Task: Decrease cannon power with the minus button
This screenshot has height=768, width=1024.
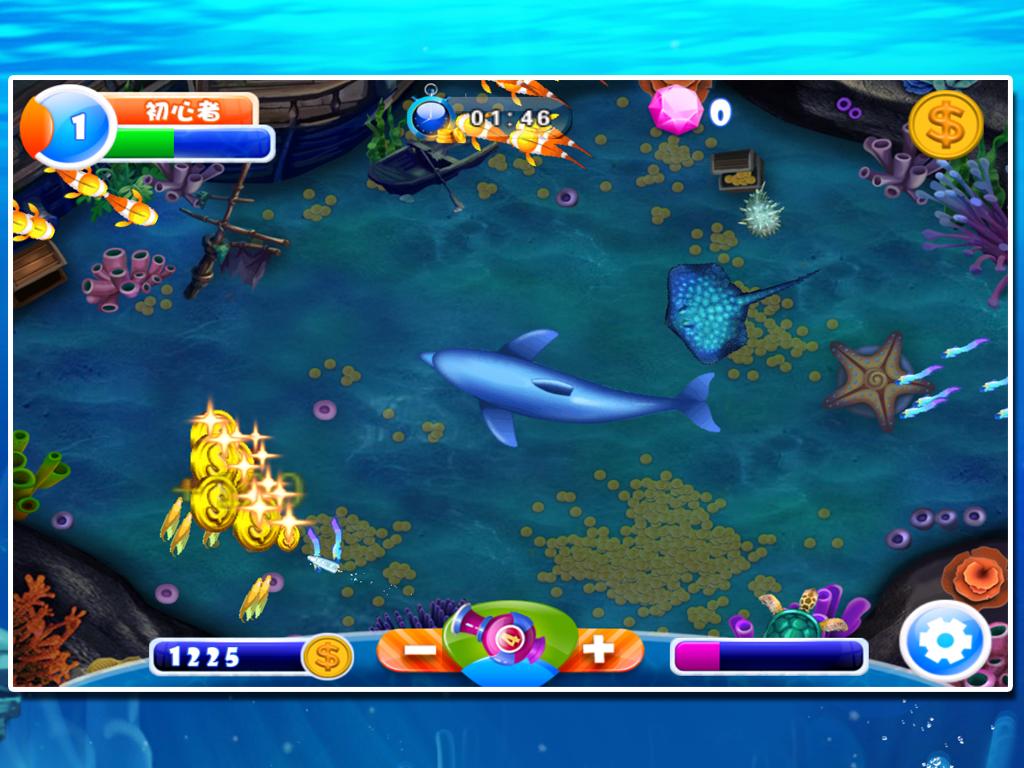Action: coord(420,650)
